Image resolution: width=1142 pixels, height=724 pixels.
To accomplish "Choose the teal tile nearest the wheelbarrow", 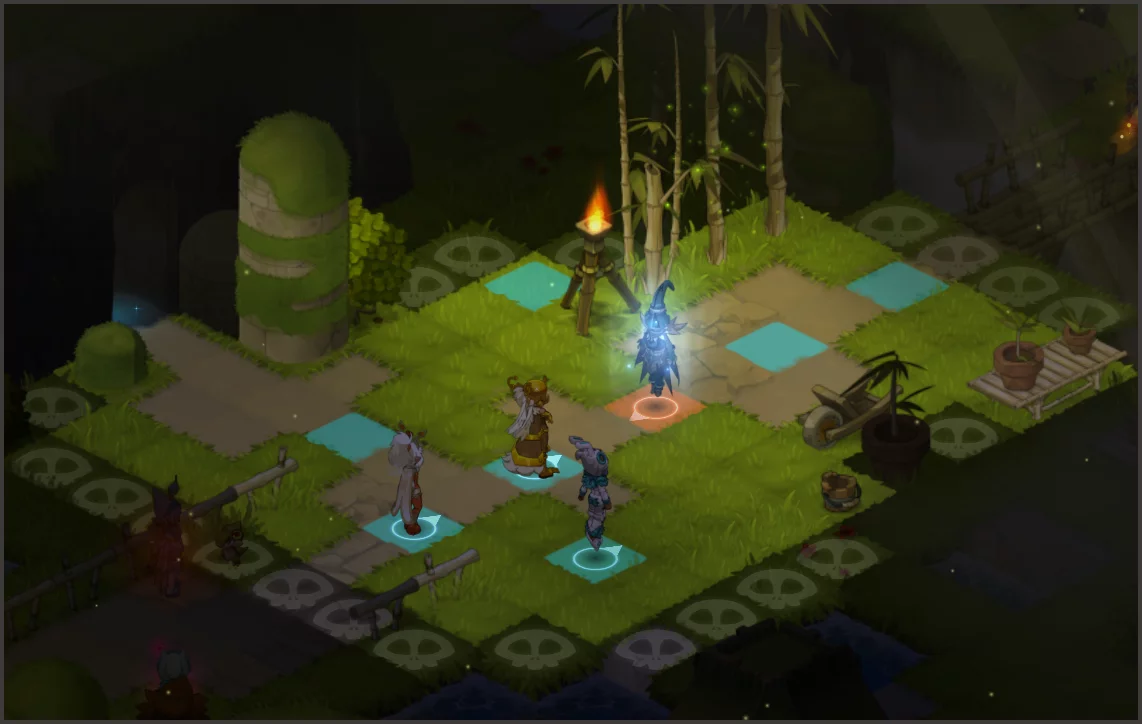I will 776,346.
